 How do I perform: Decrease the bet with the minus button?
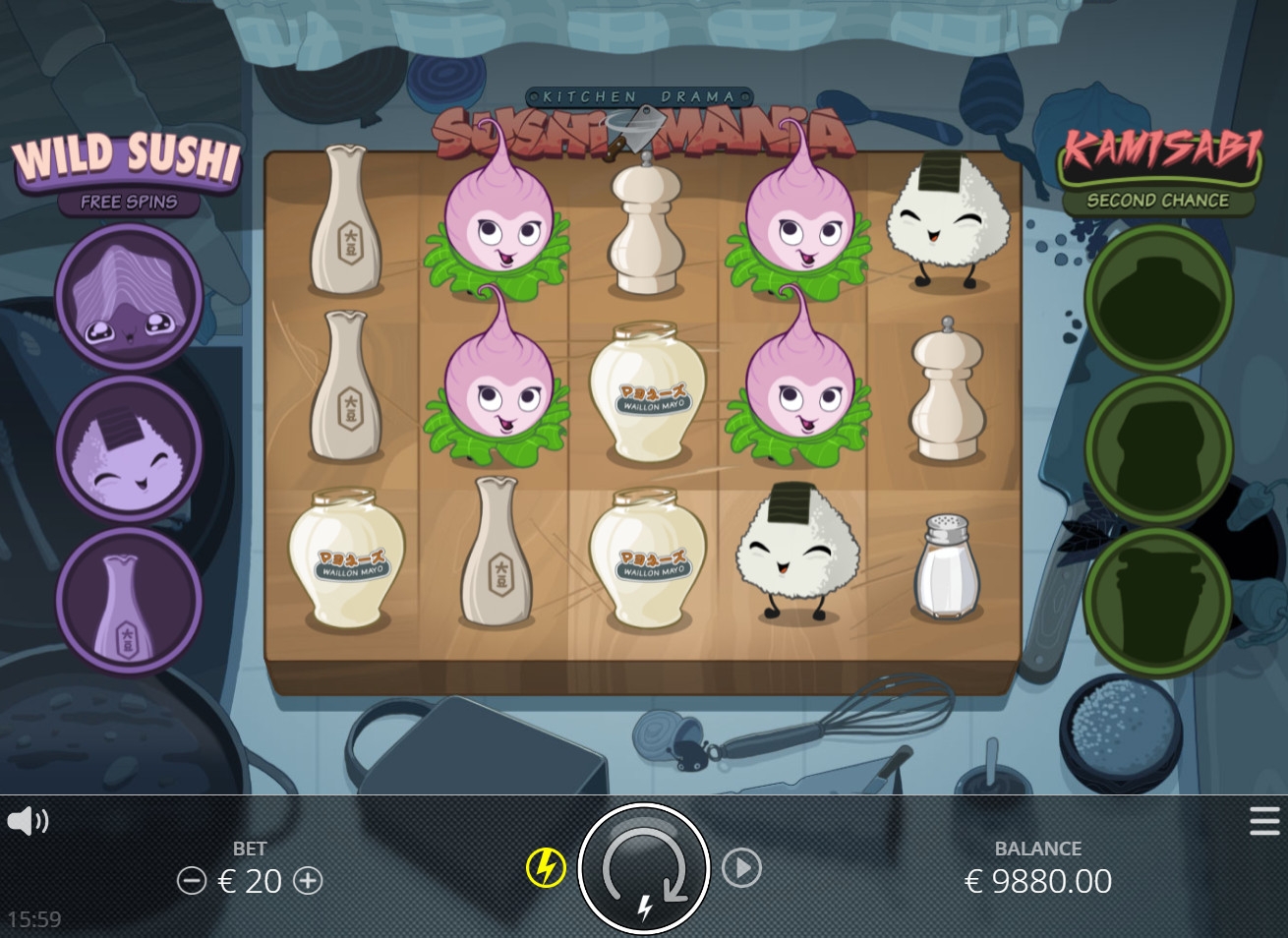191,880
